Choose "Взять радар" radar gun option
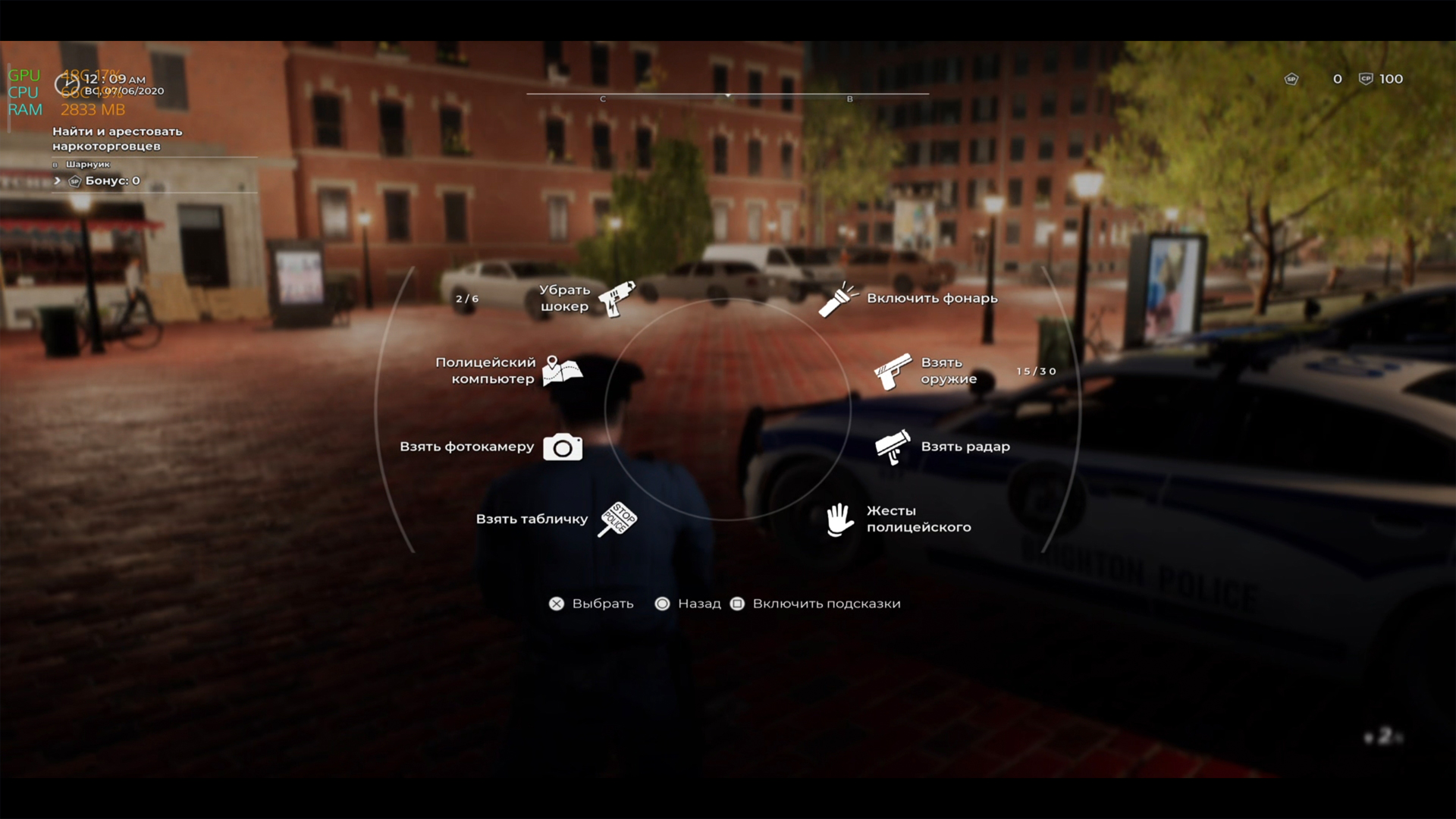 (x=893, y=447)
